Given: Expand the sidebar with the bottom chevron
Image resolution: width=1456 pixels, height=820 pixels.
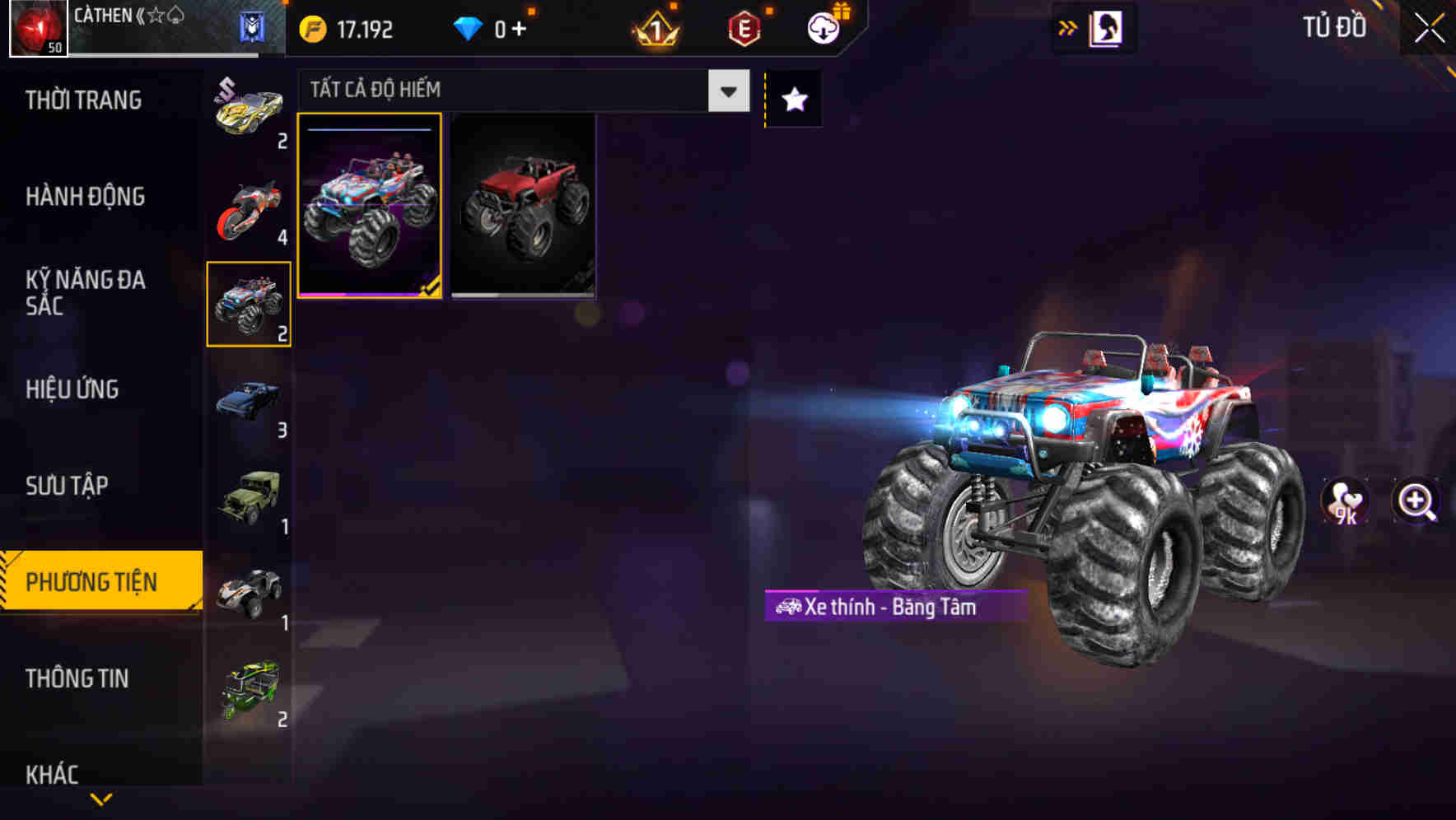Looking at the screenshot, I should tap(100, 797).
